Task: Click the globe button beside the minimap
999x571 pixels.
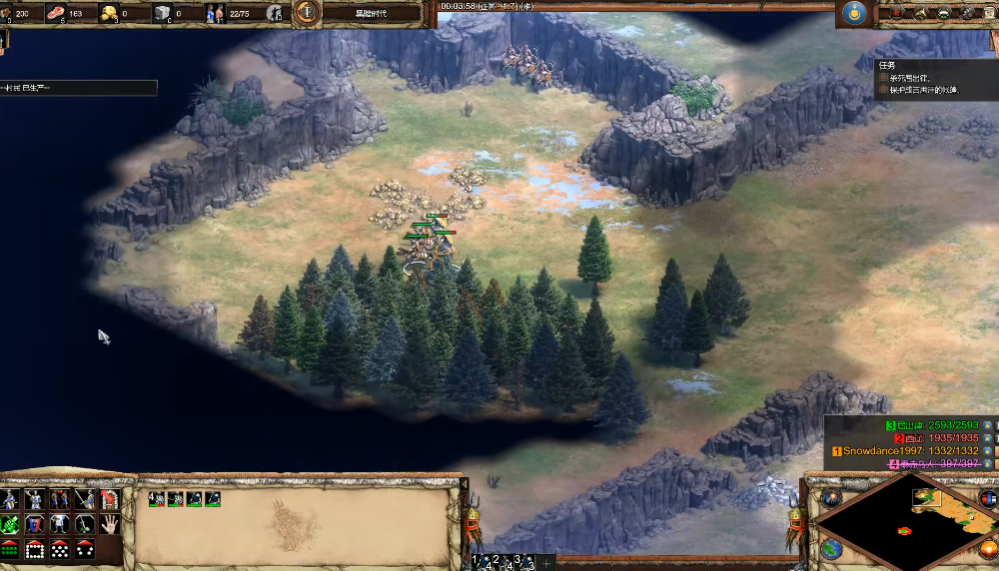Action: pos(831,549)
